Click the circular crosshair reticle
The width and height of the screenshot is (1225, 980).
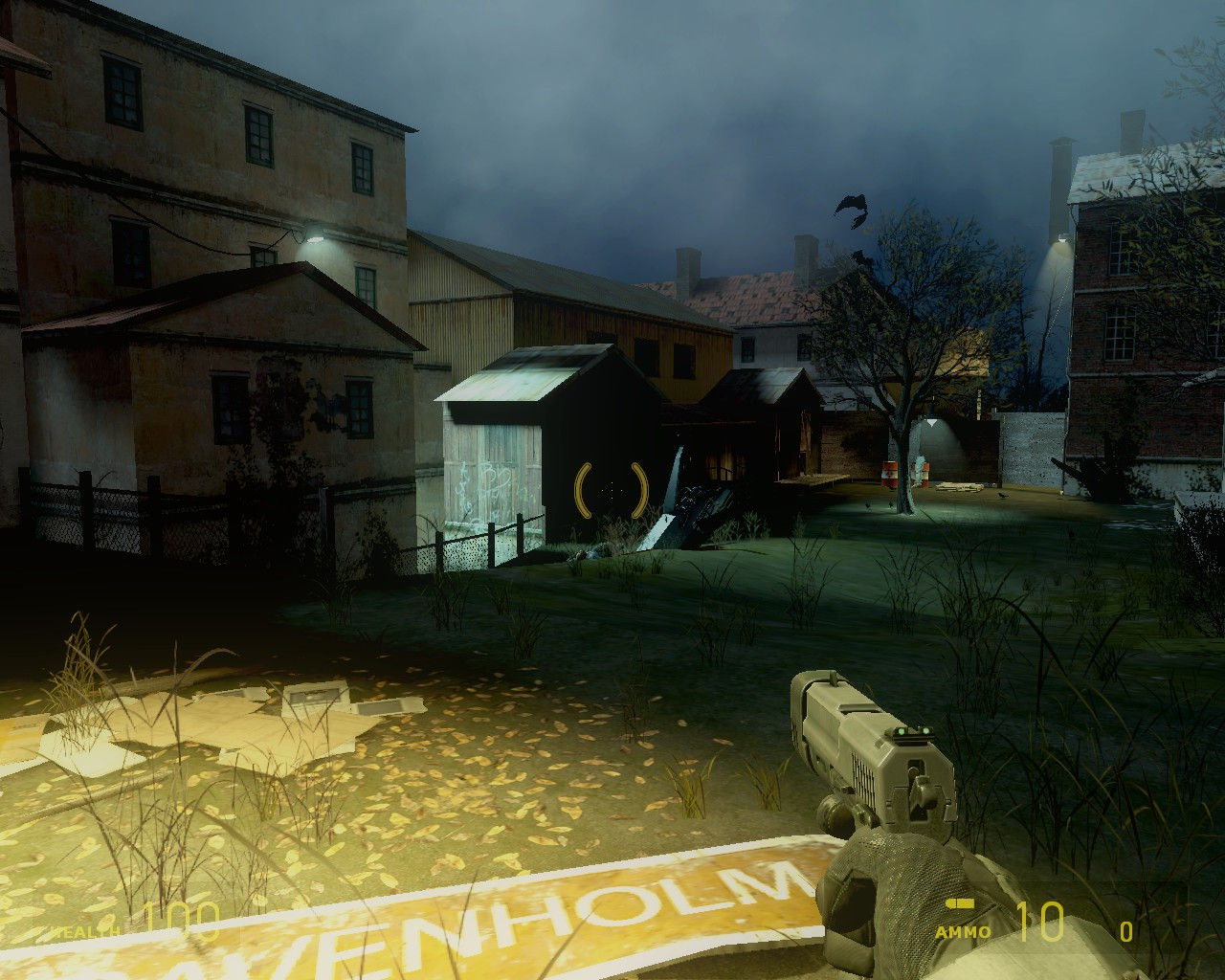pyautogui.click(x=610, y=492)
